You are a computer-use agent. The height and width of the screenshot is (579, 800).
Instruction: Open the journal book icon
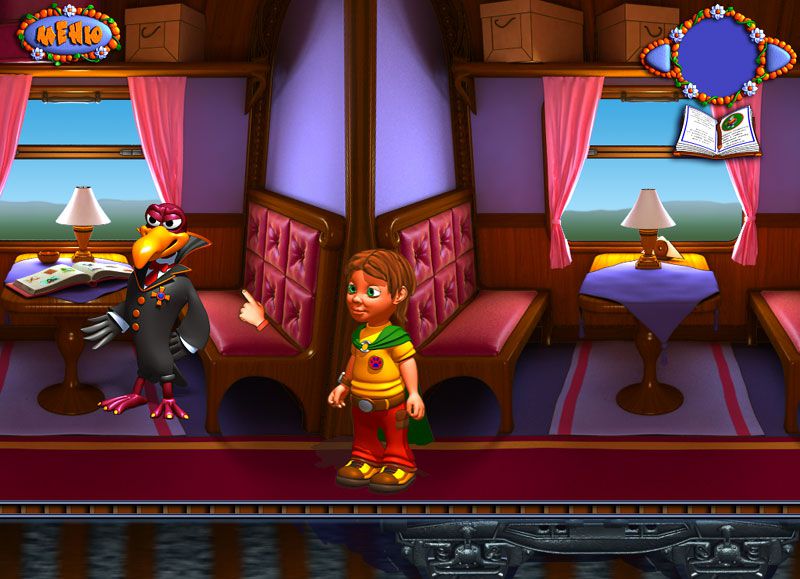tap(718, 131)
